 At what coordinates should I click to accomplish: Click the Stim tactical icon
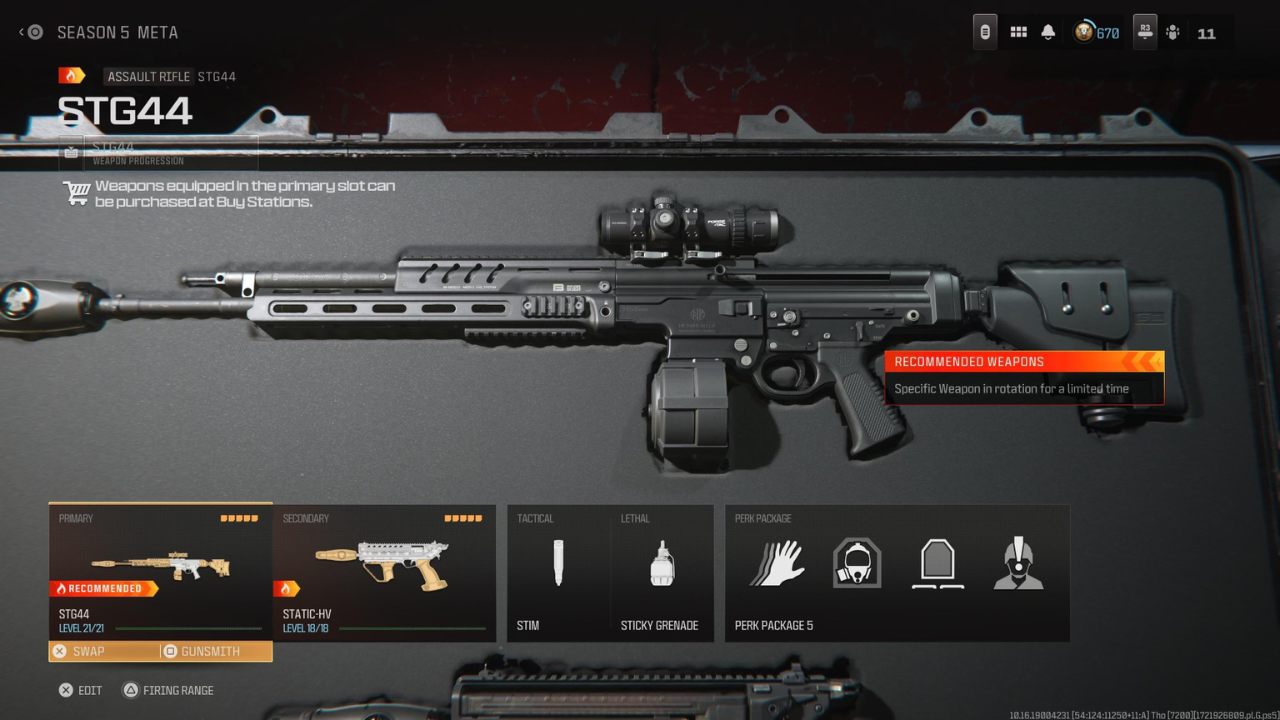(557, 563)
